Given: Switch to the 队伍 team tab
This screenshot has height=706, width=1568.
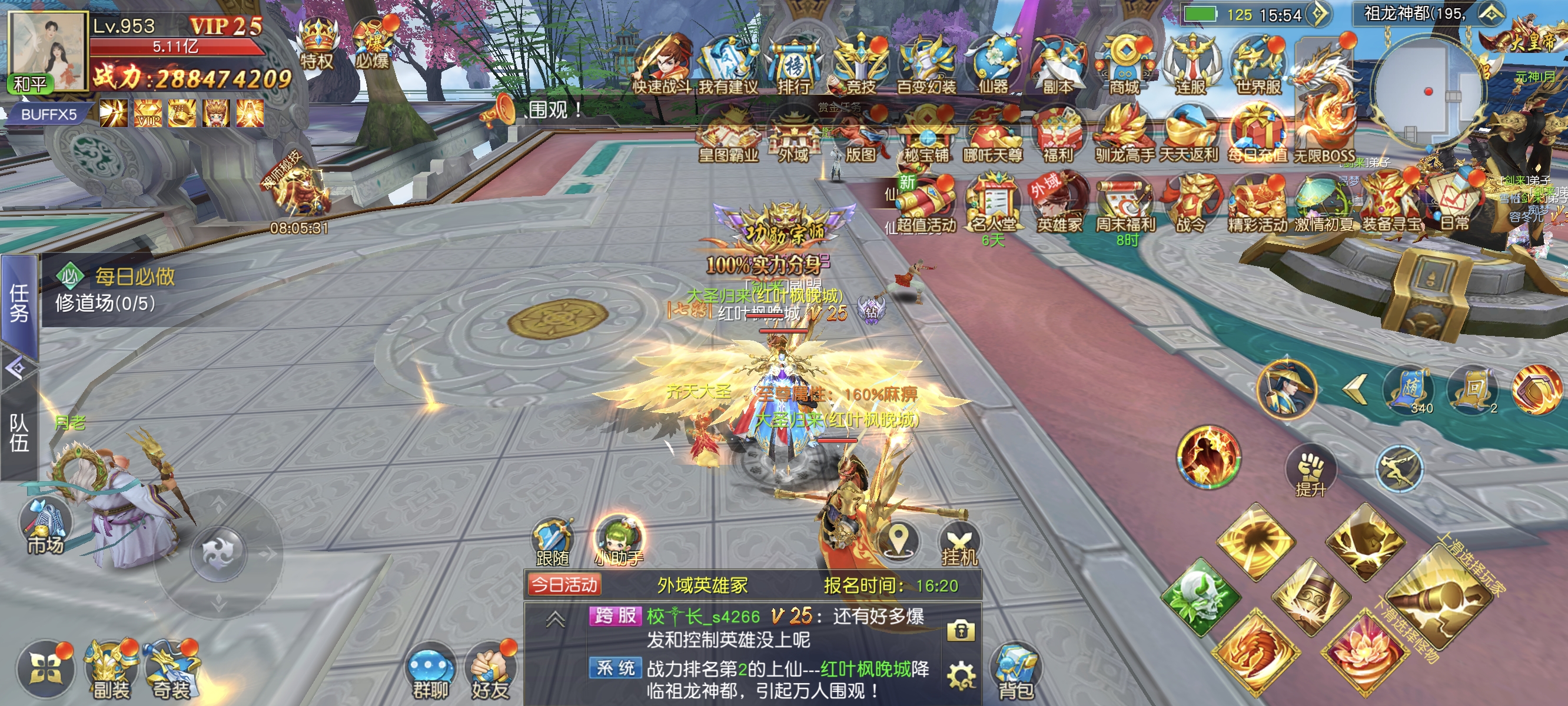Looking at the screenshot, I should coord(19,432).
